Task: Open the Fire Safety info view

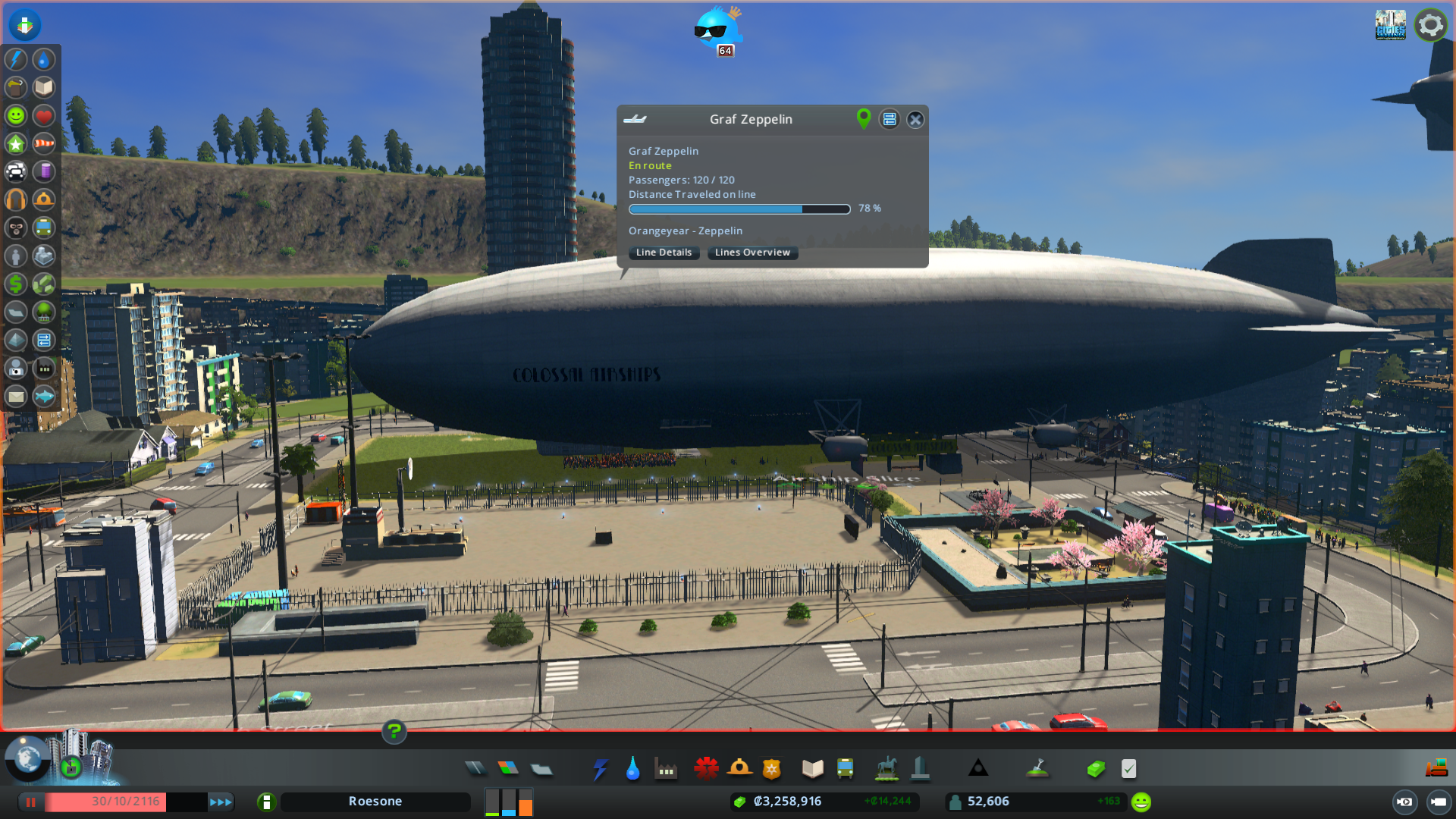Action: click(x=44, y=199)
